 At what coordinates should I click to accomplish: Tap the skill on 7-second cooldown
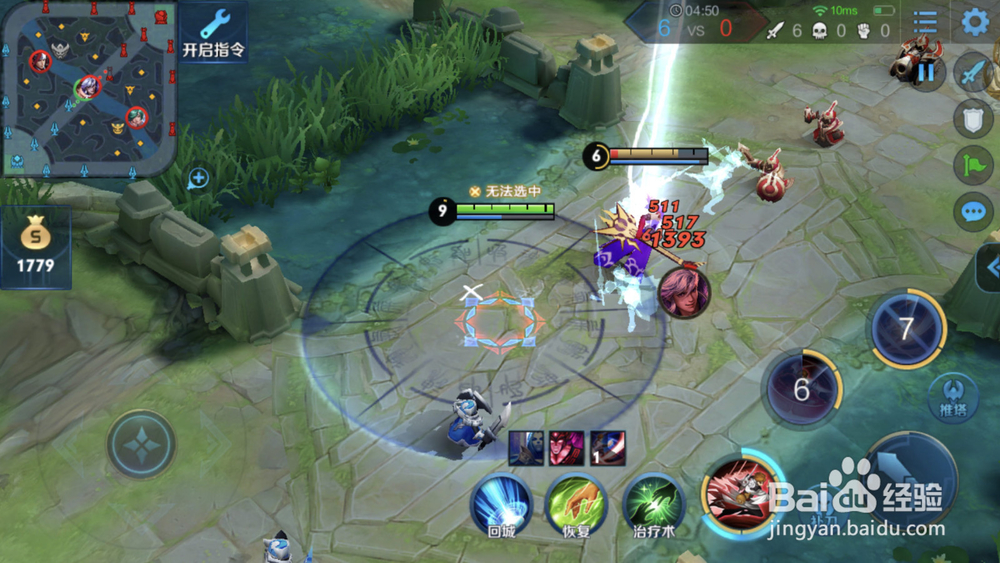pyautogui.click(x=906, y=329)
